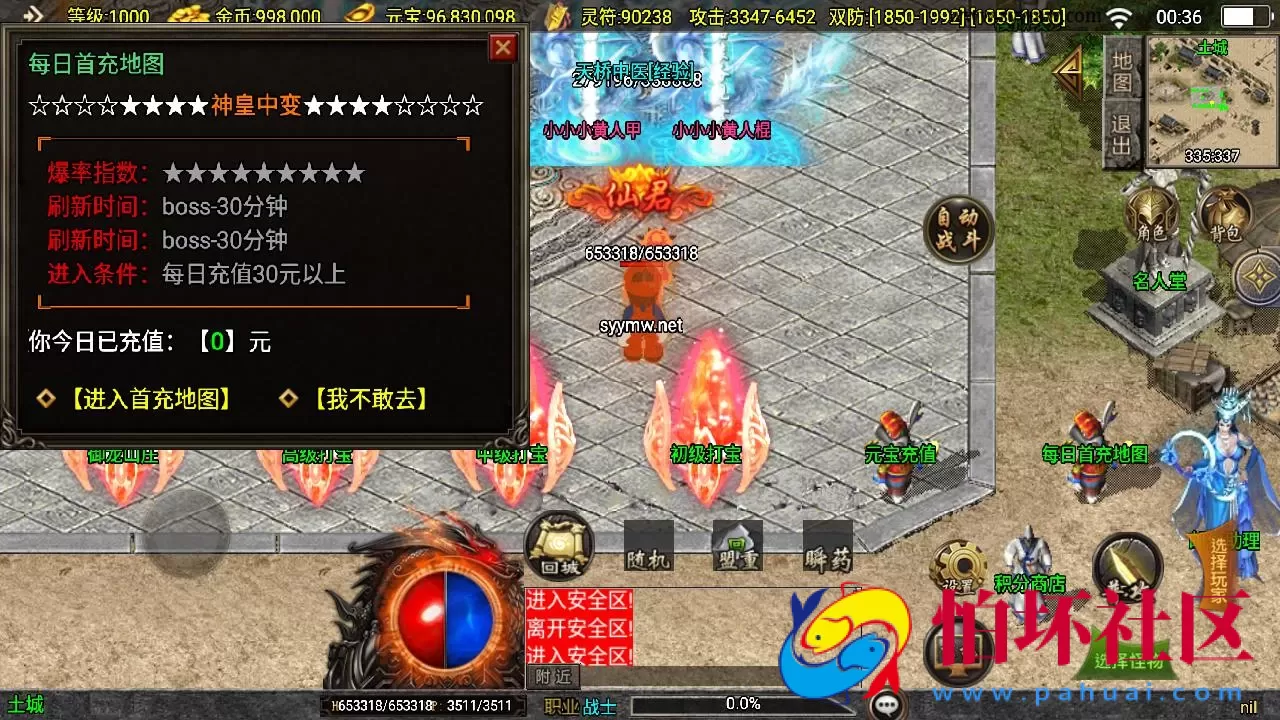This screenshot has width=1280, height=720.
Task: Toggle 自动战斗 auto-battle mode
Action: [x=958, y=229]
